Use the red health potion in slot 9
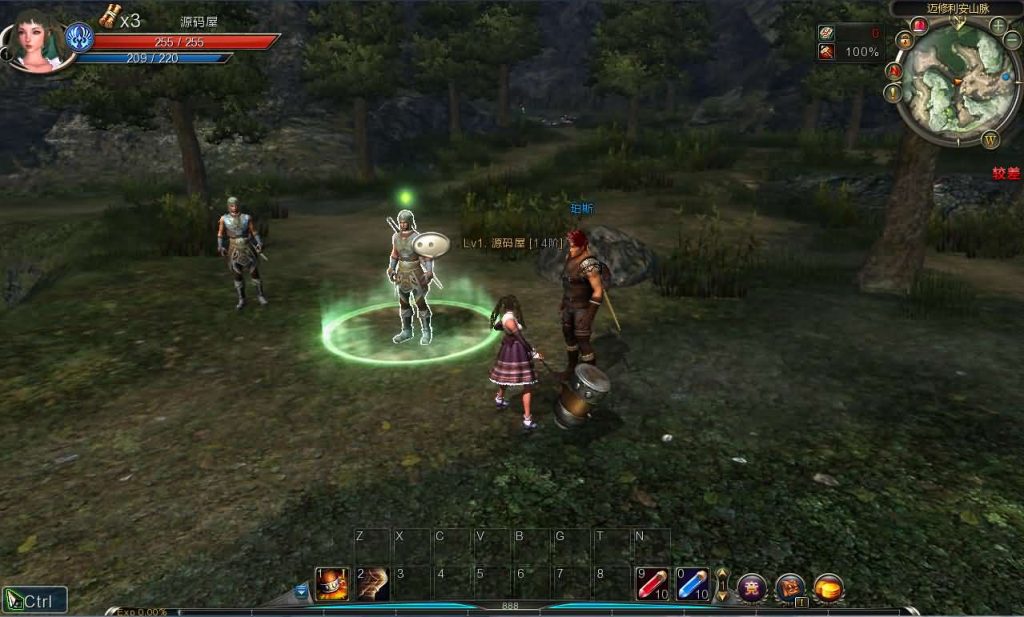Image resolution: width=1024 pixels, height=617 pixels. point(652,584)
